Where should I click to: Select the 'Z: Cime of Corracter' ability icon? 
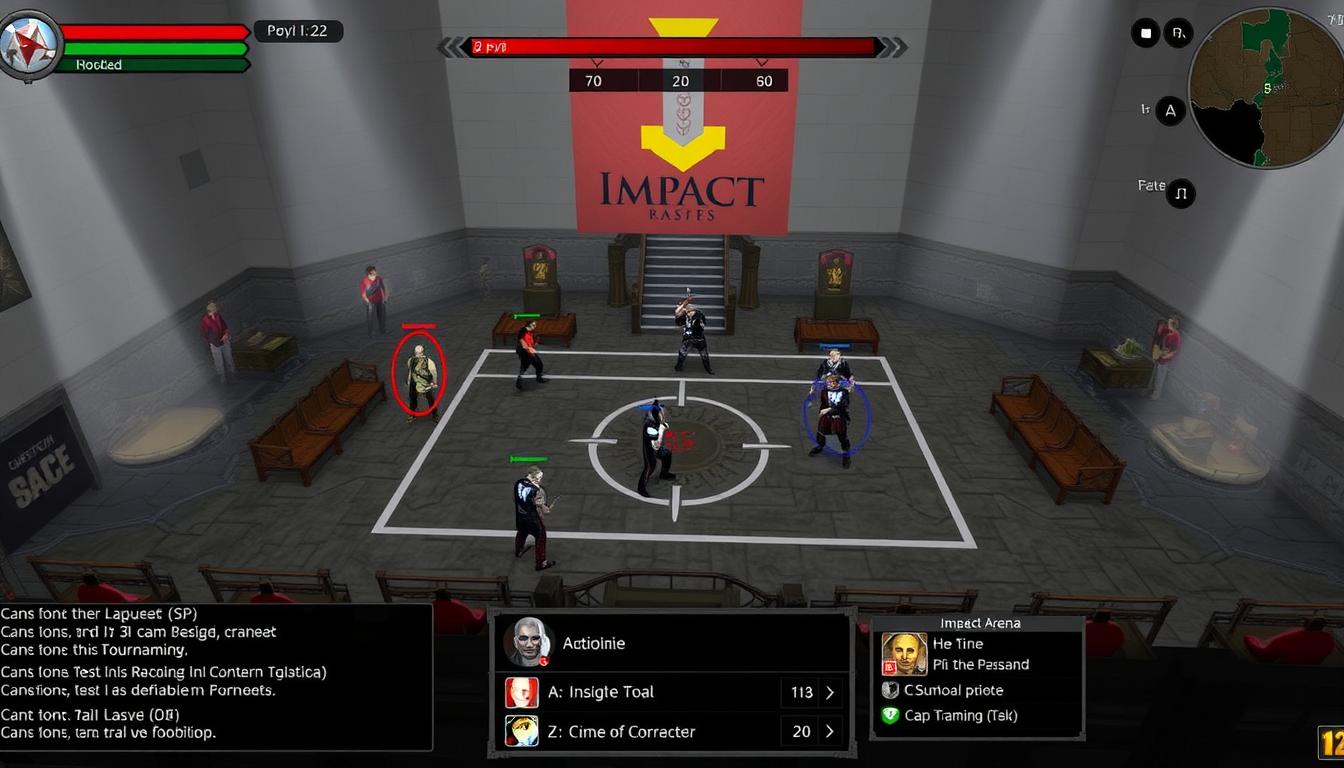(521, 732)
